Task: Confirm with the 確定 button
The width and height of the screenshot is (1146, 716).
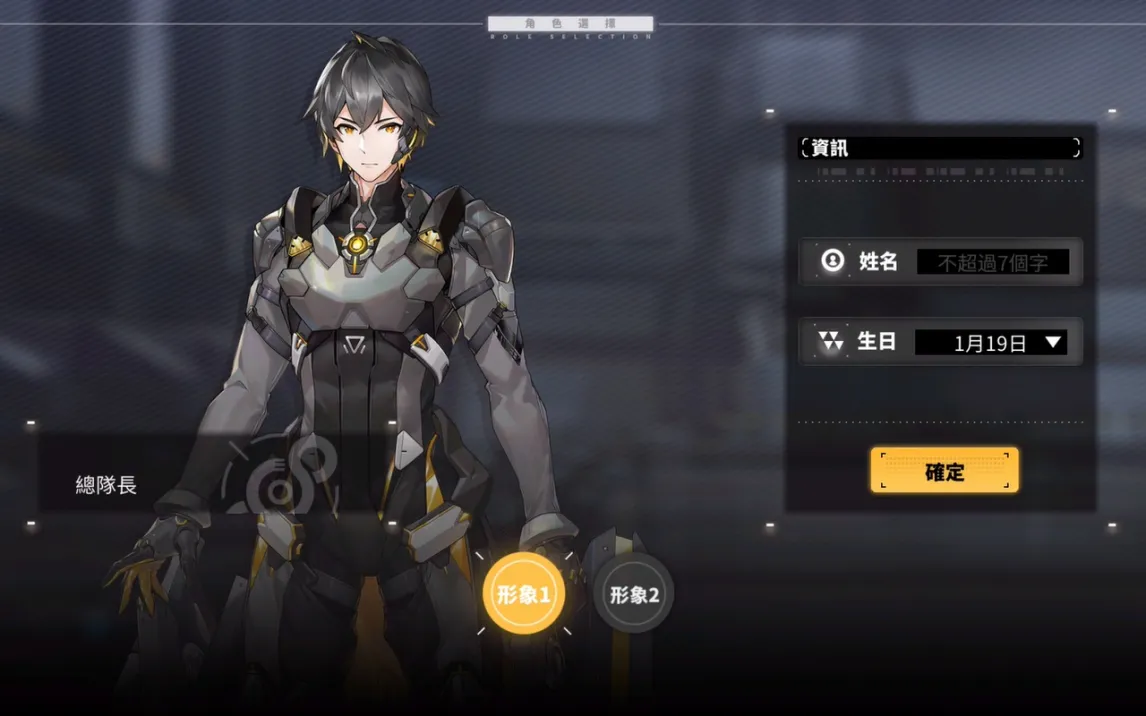Action: (944, 471)
